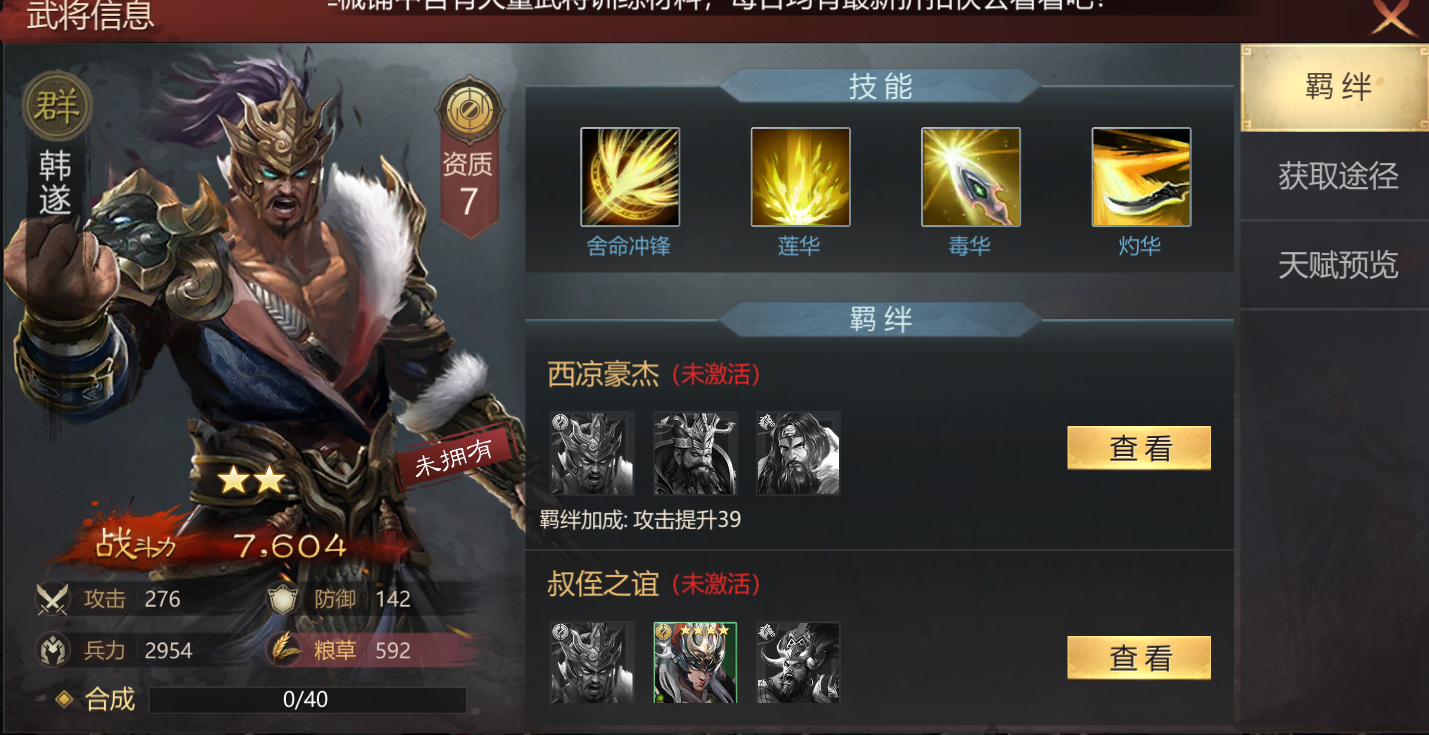Image resolution: width=1429 pixels, height=735 pixels.
Task: Click the 资质 7 aptitude badge
Action: pos(469,160)
